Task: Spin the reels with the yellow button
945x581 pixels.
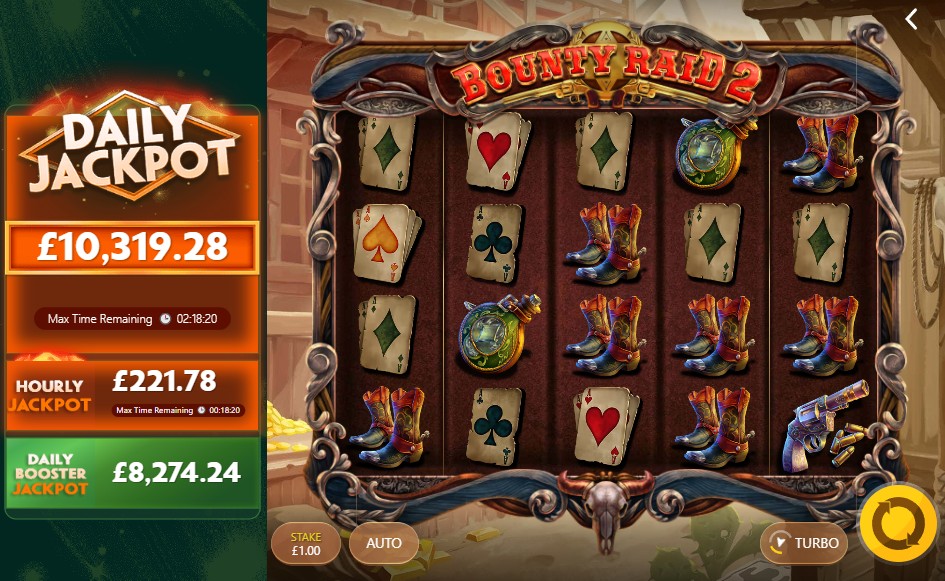Action: point(898,523)
